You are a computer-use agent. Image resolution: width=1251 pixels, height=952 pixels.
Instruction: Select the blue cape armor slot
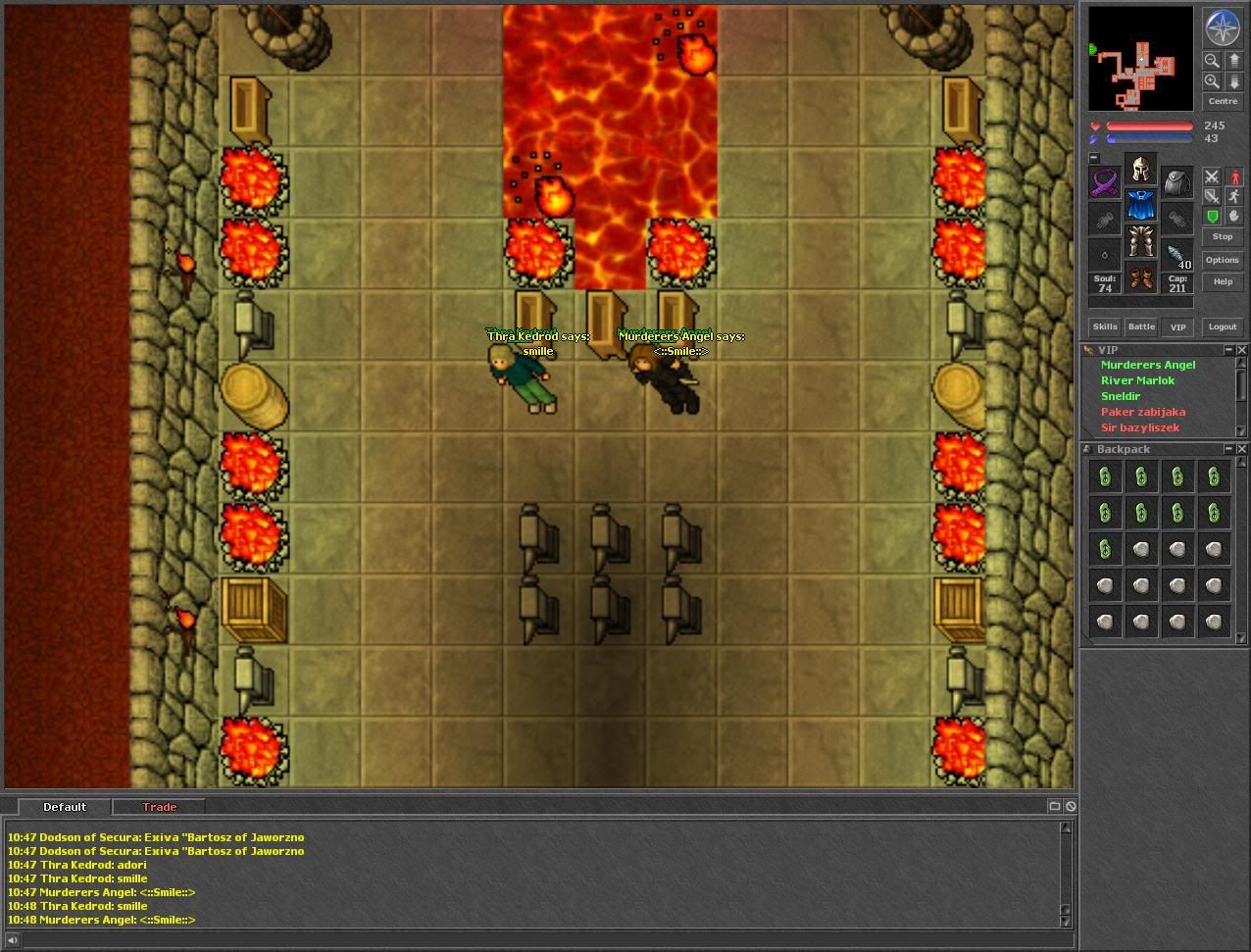1140,206
